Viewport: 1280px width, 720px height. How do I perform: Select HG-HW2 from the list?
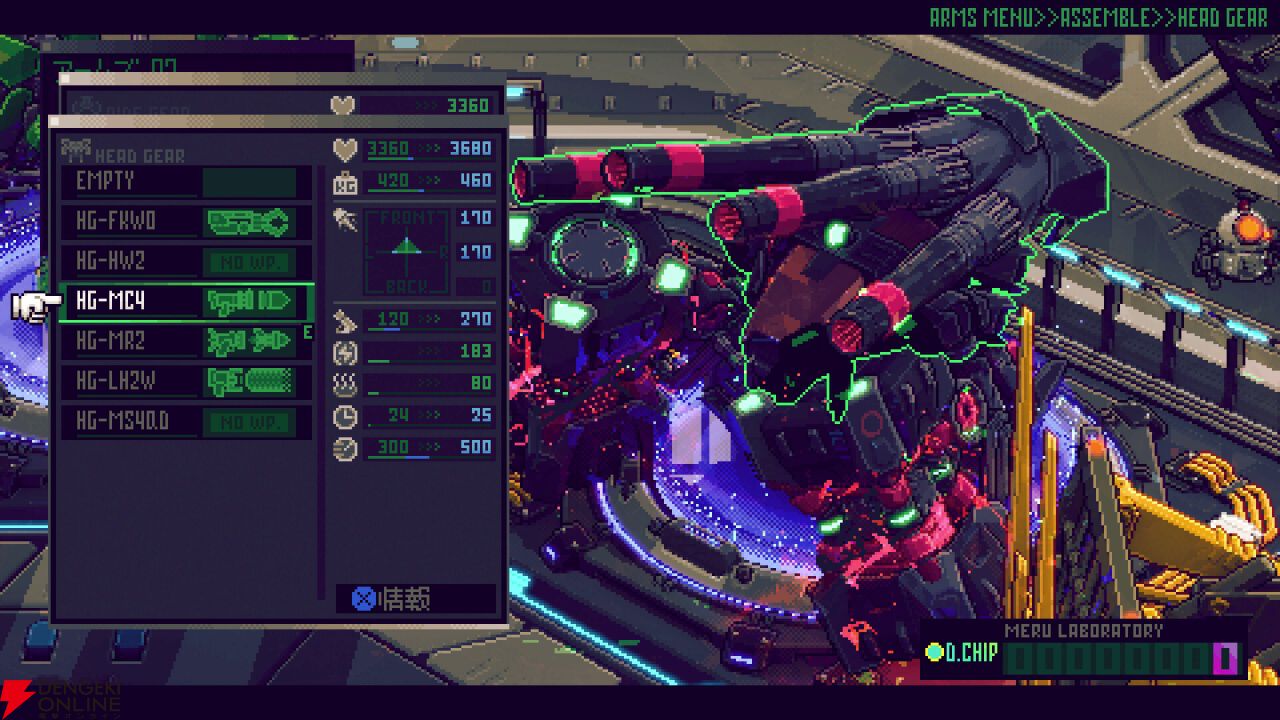[185, 262]
